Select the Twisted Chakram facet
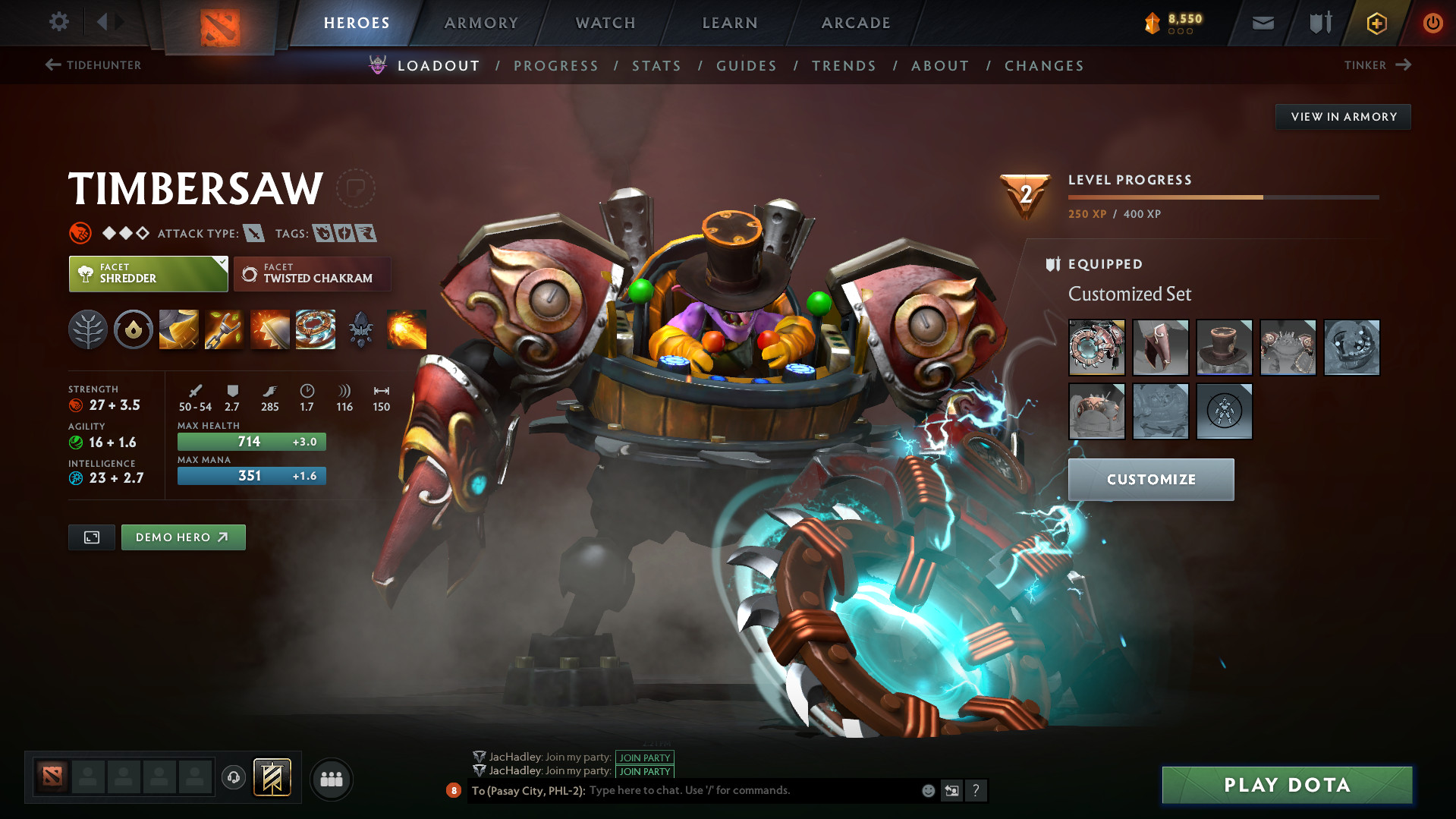The height and width of the screenshot is (819, 1456). click(x=312, y=274)
